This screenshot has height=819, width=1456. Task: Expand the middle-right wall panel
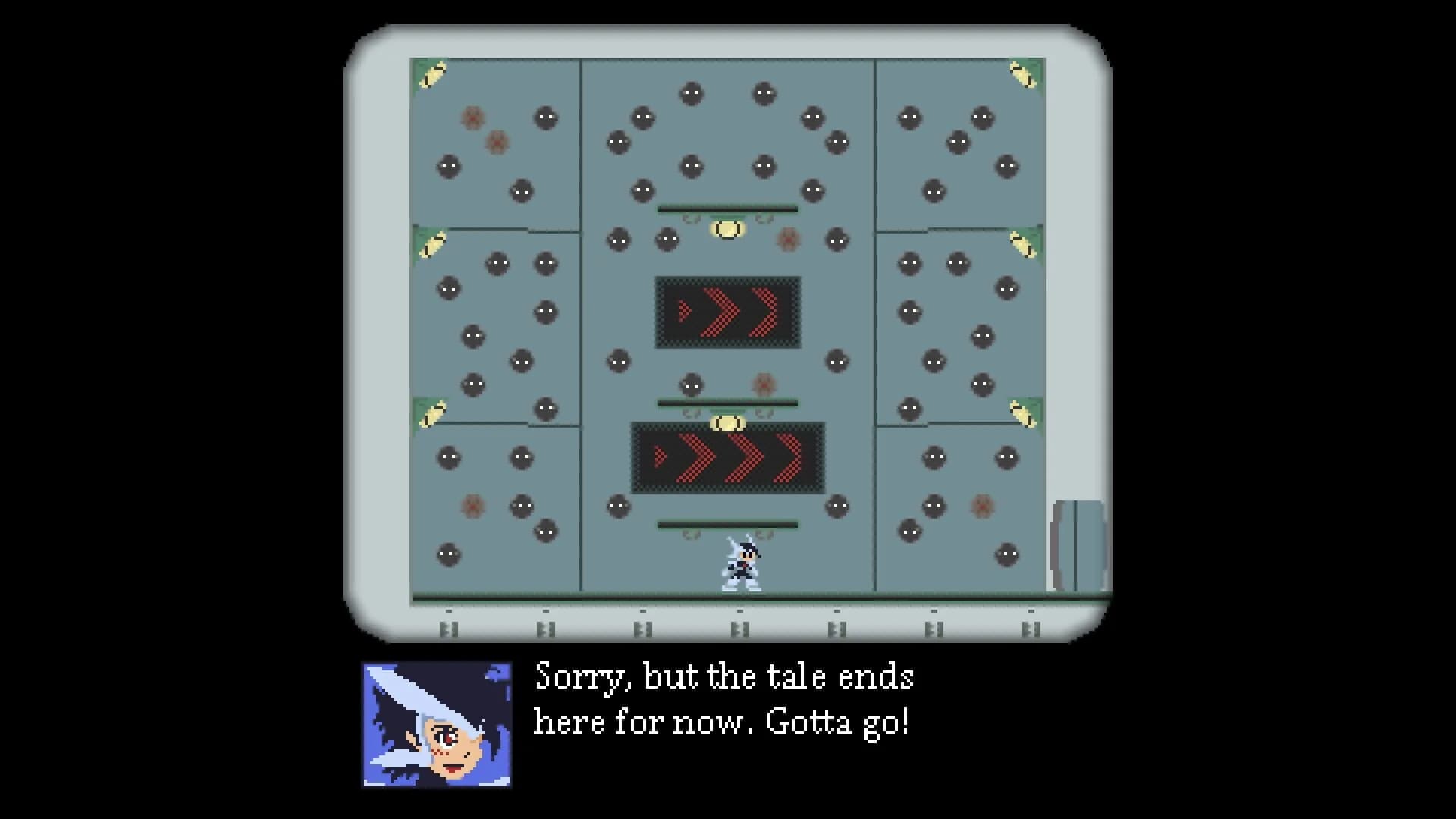tap(959, 326)
